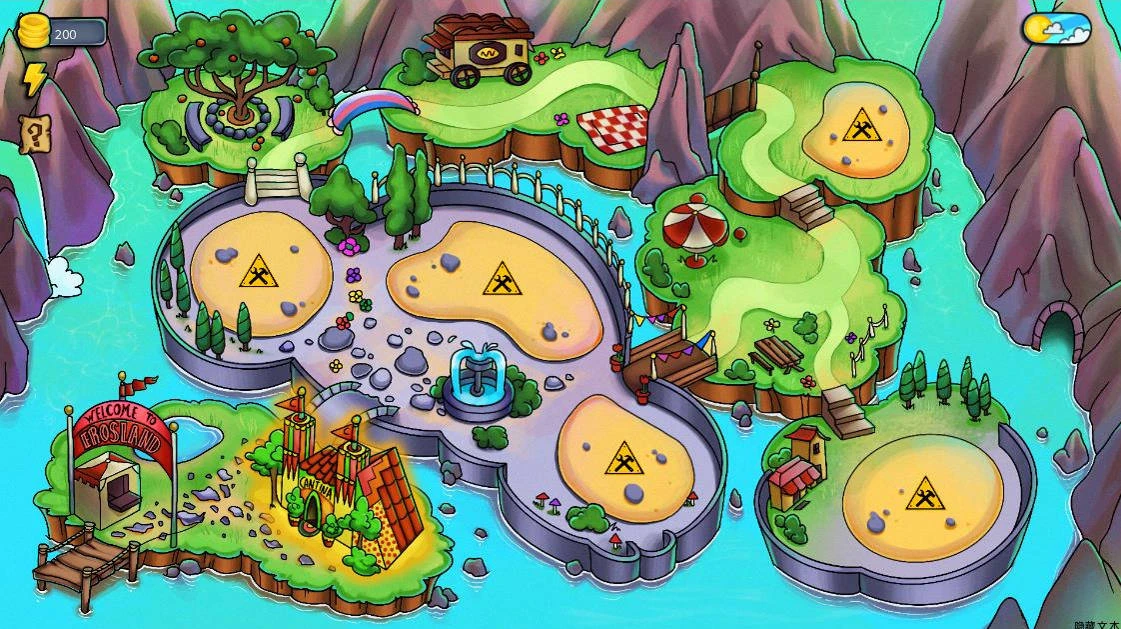Click the yellow lightning bolt icon
This screenshot has height=629, width=1121.
coord(35,80)
